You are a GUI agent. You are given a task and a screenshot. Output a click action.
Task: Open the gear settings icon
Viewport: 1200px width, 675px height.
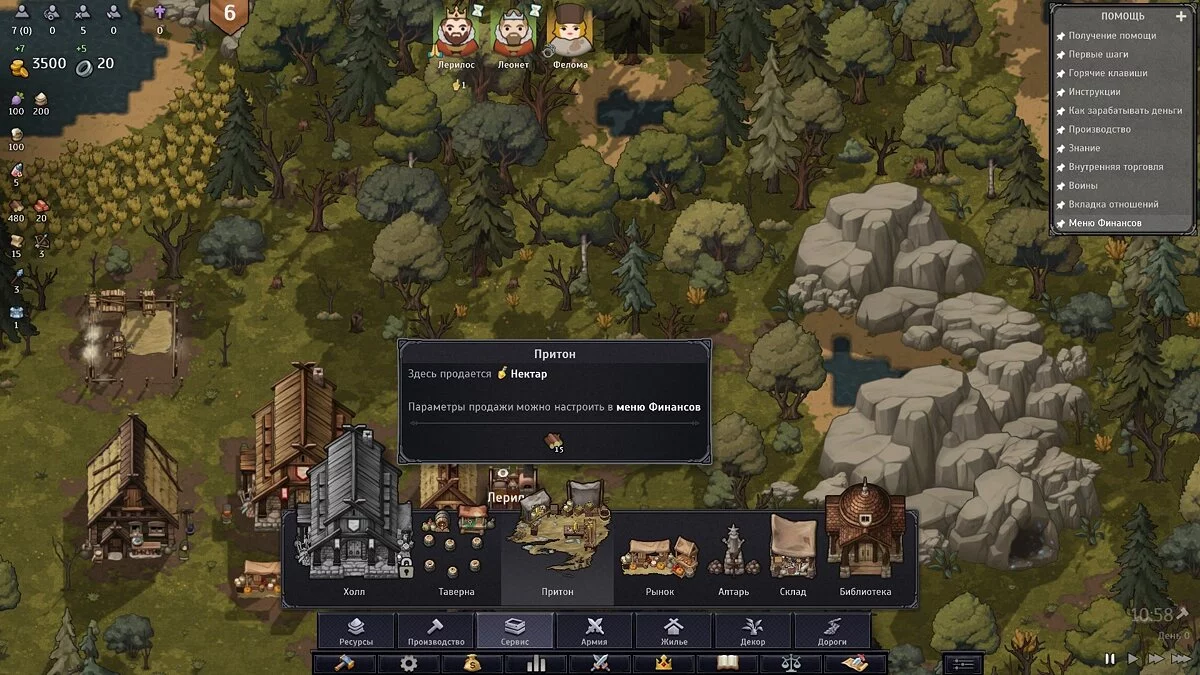pyautogui.click(x=408, y=663)
